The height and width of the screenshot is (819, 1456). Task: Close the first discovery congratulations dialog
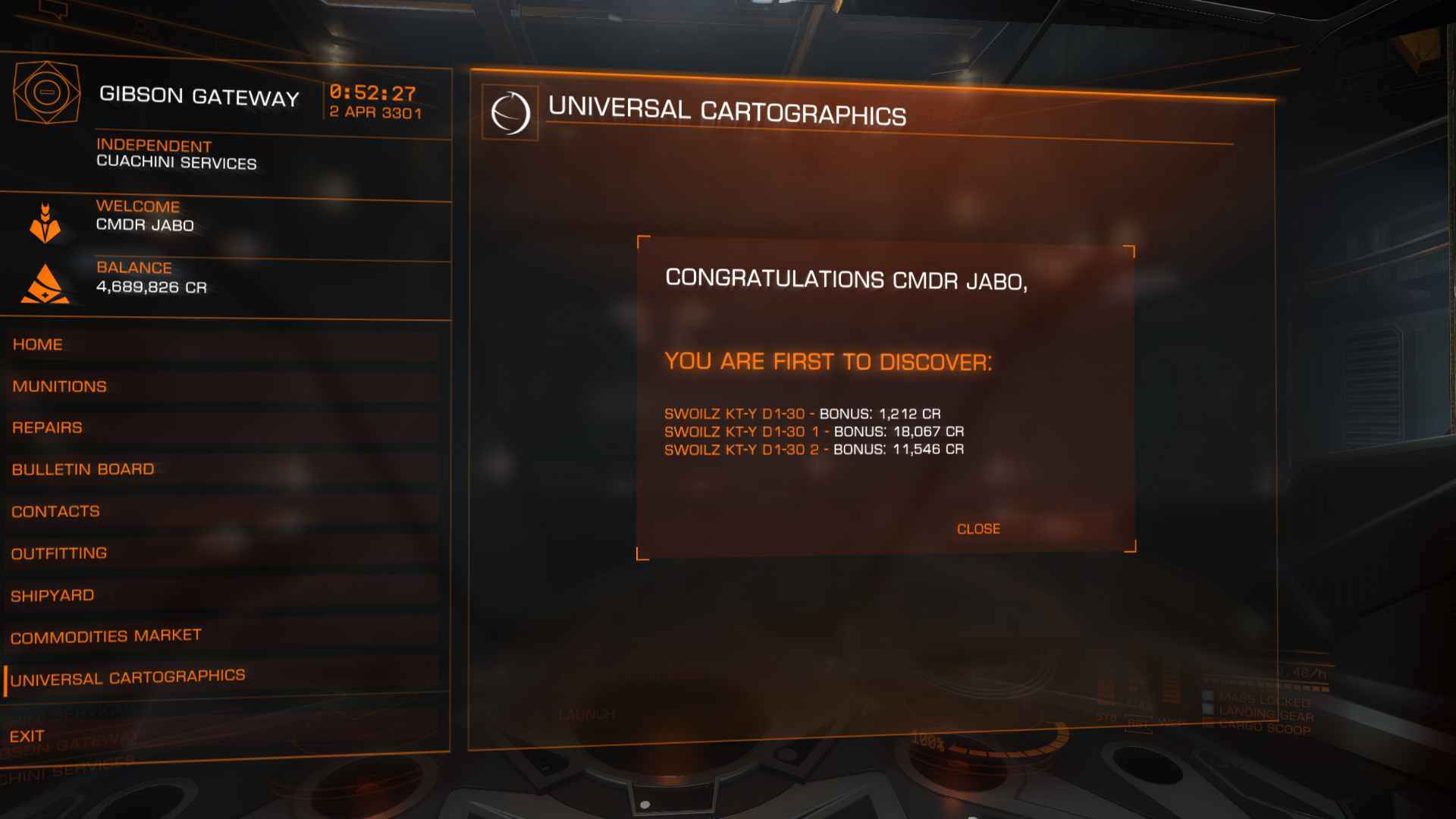click(978, 529)
